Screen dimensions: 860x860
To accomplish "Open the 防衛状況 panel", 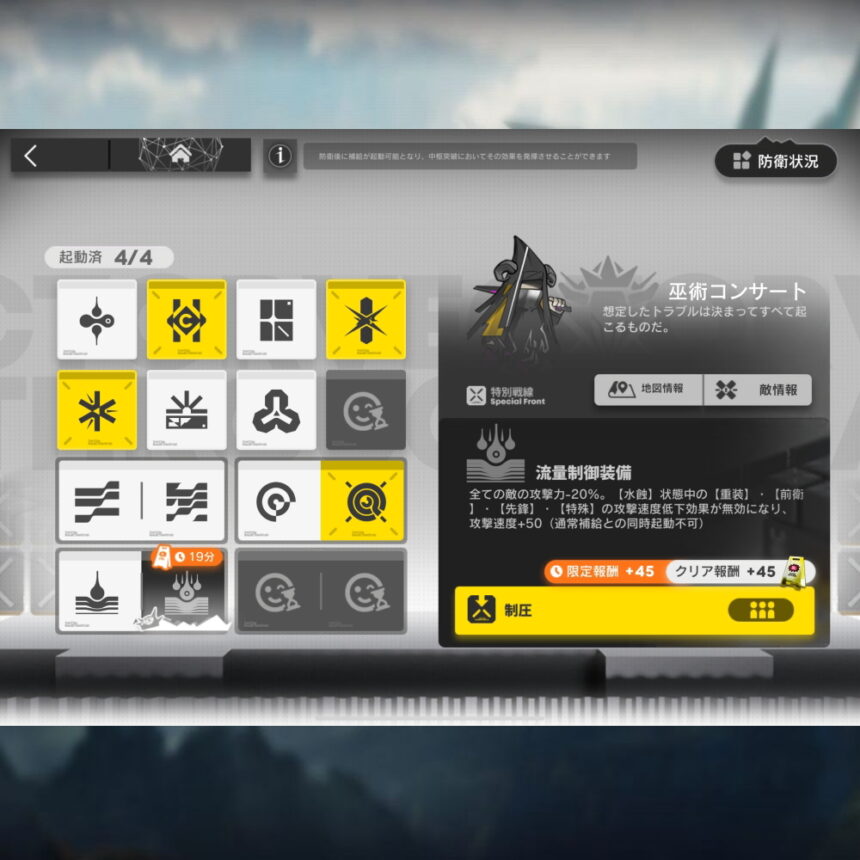I will pyautogui.click(x=776, y=160).
